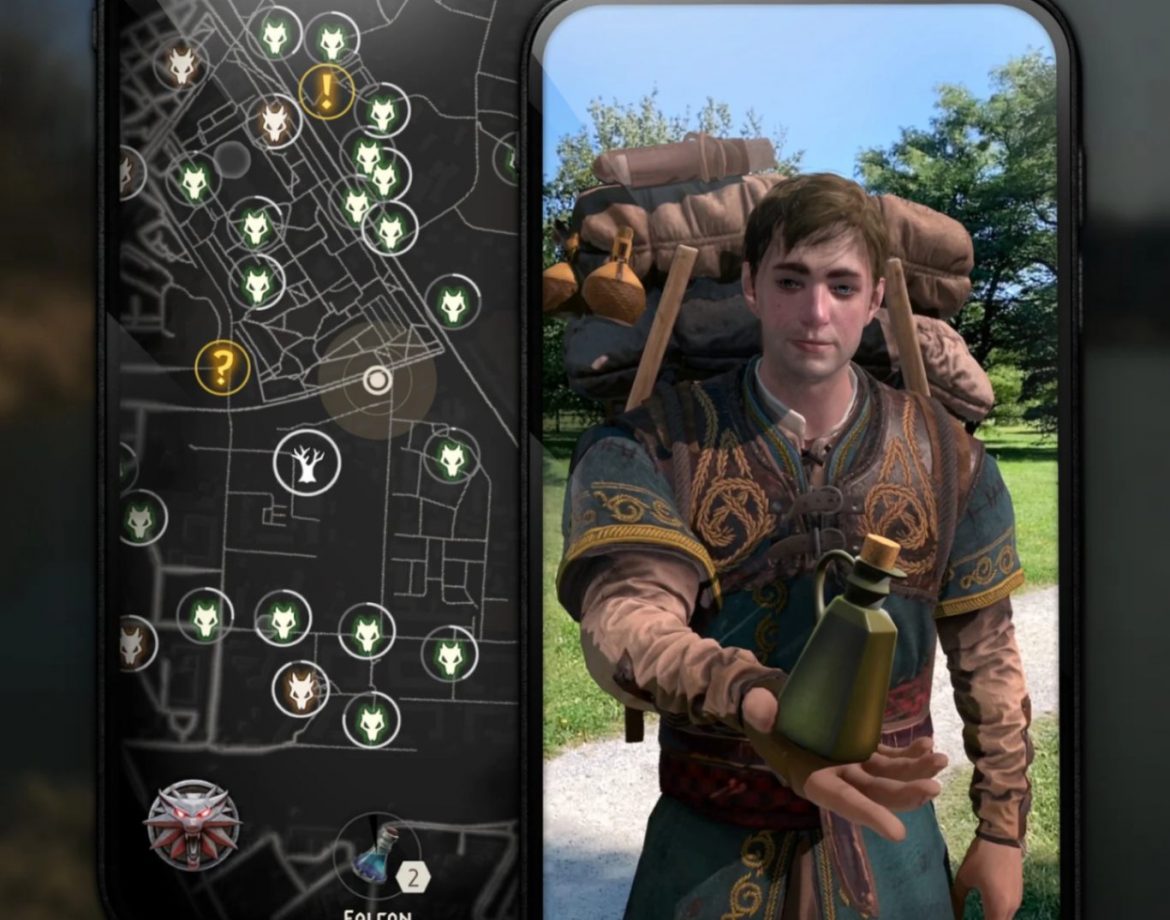Image resolution: width=1170 pixels, height=920 pixels.
Task: Tap the yellow exclamation quest marker
Action: 327,92
